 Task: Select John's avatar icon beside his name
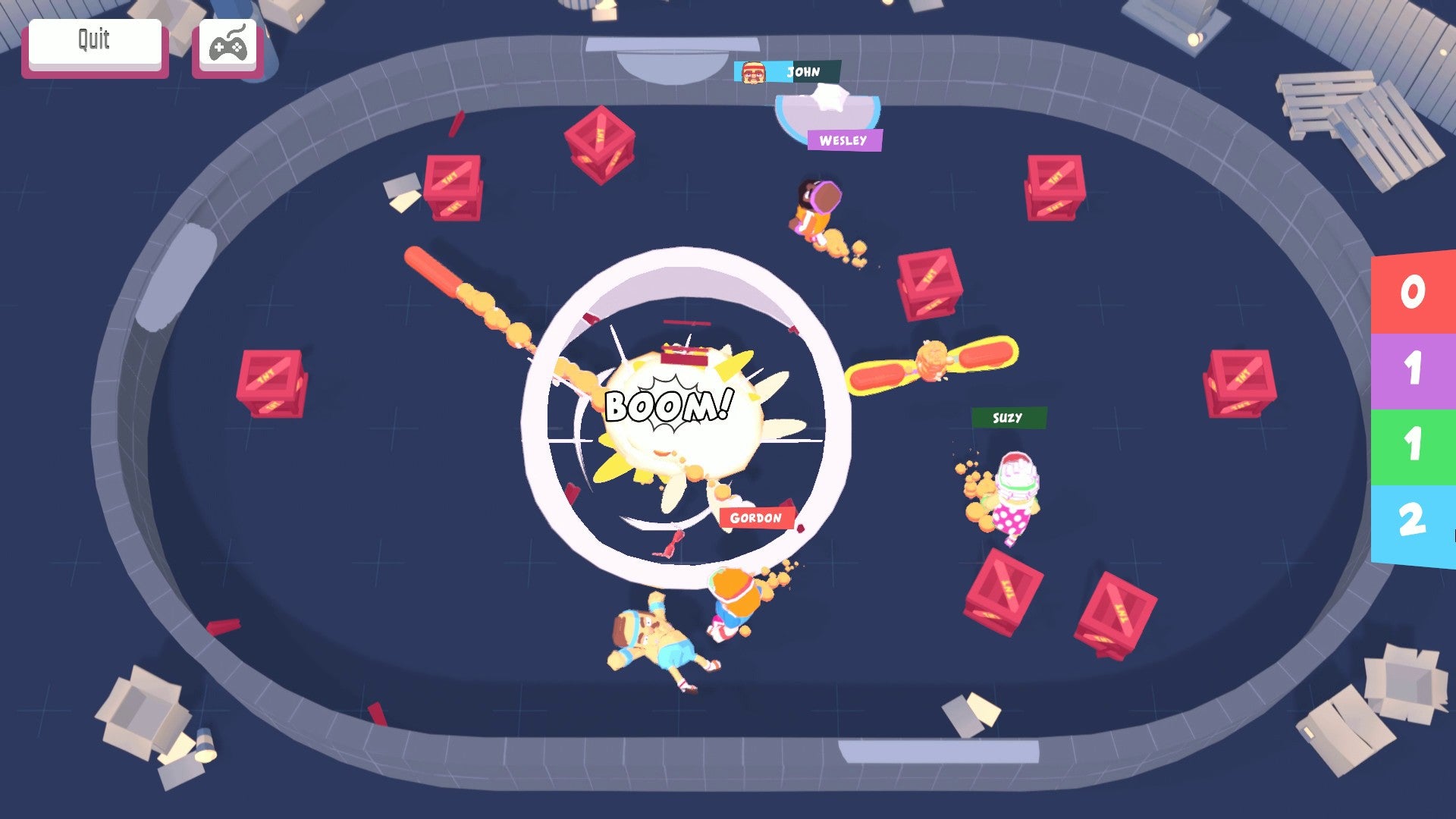(x=754, y=74)
